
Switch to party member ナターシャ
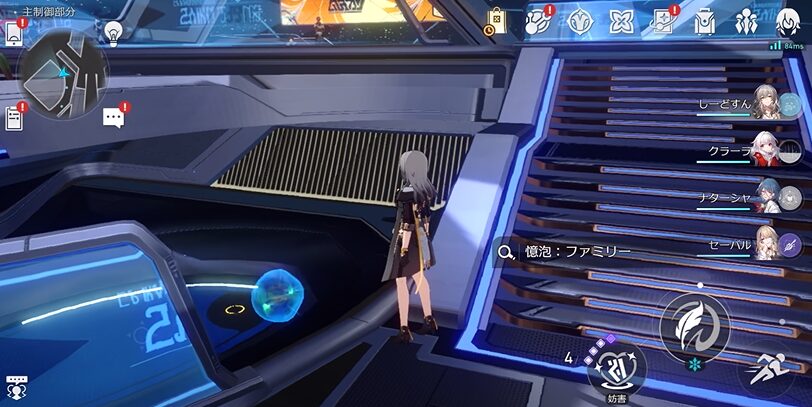[765, 196]
